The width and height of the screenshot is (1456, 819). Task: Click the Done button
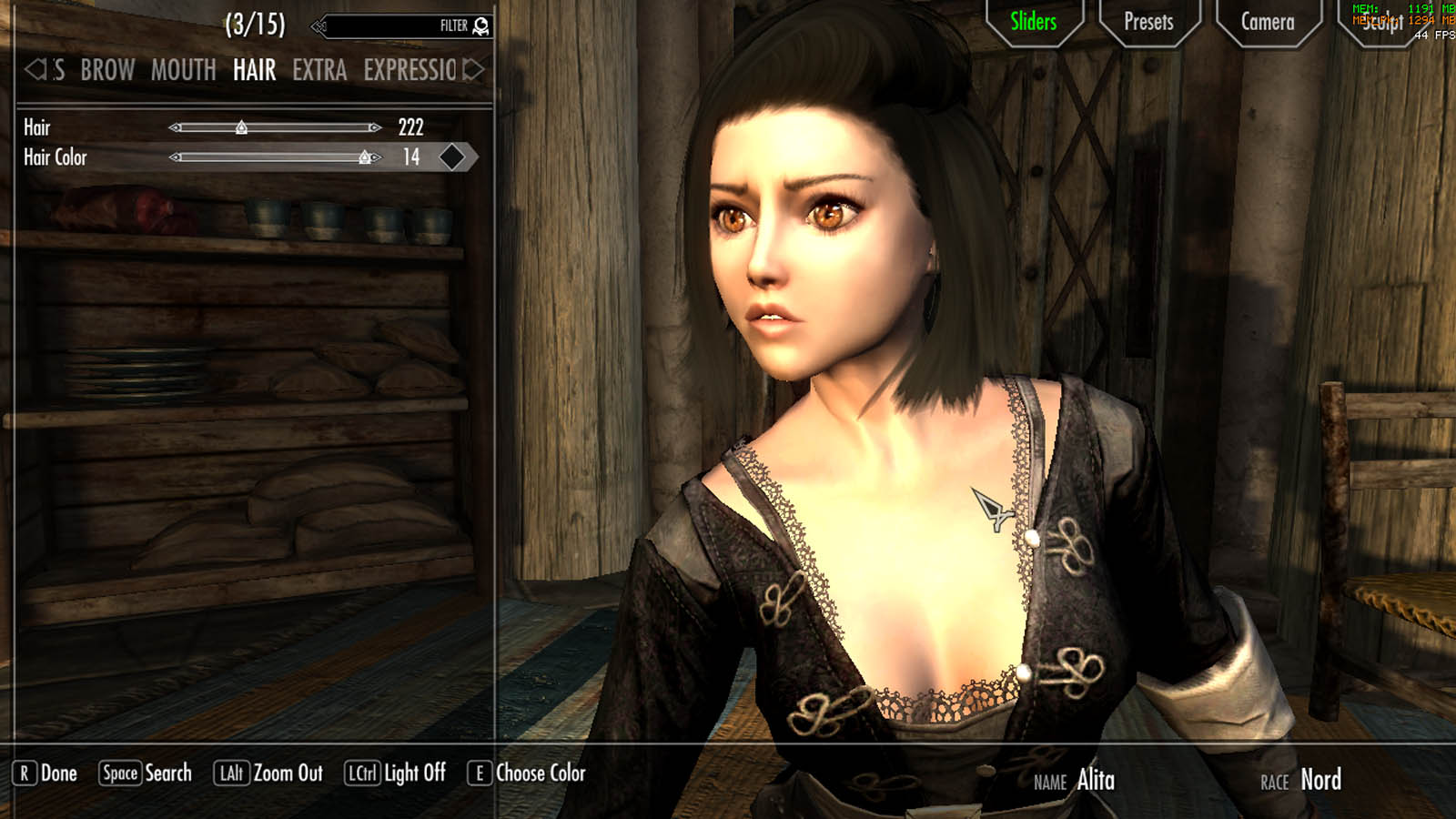(x=46, y=773)
